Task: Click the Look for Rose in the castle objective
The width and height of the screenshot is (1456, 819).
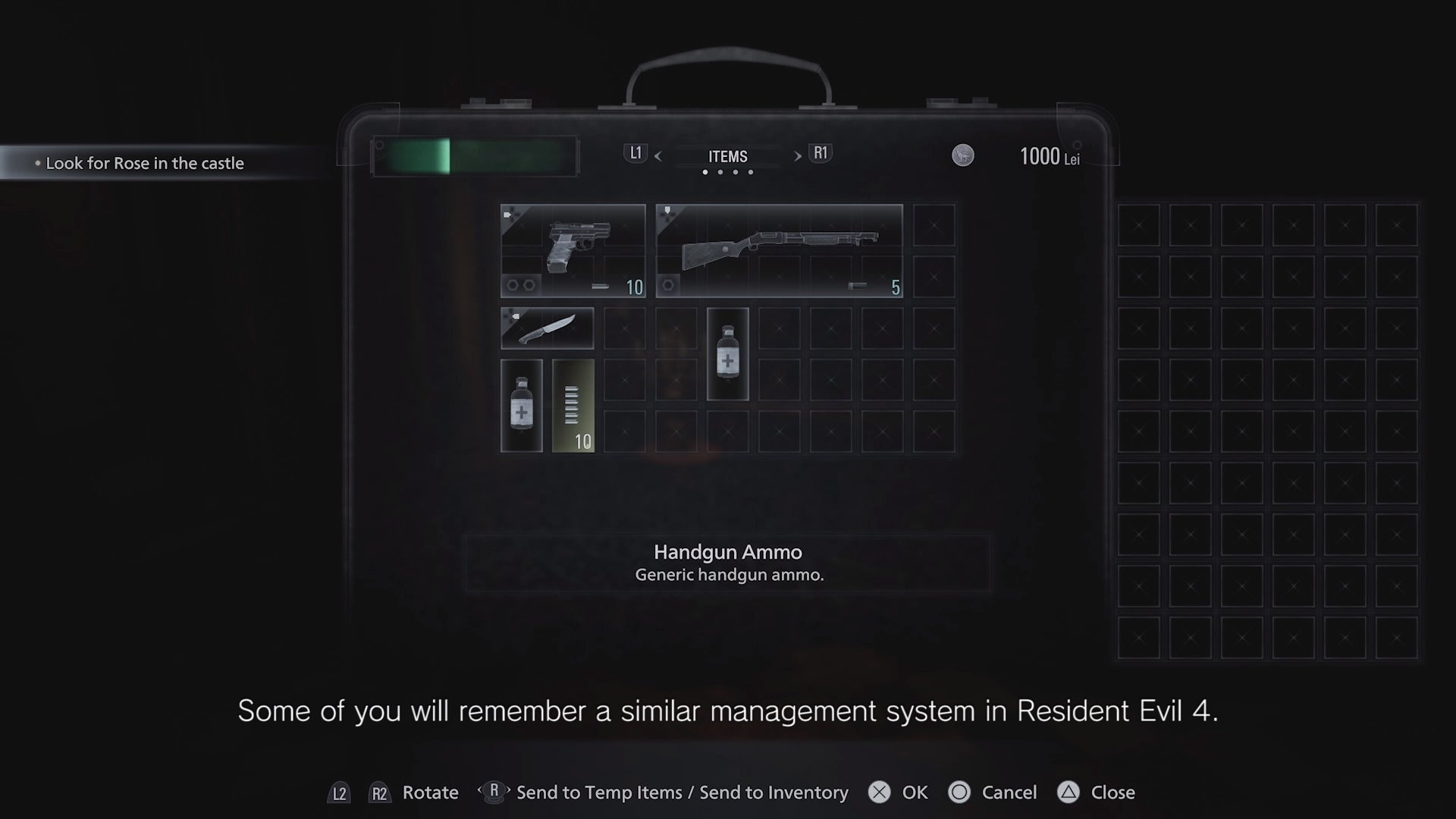Action: 146,162
